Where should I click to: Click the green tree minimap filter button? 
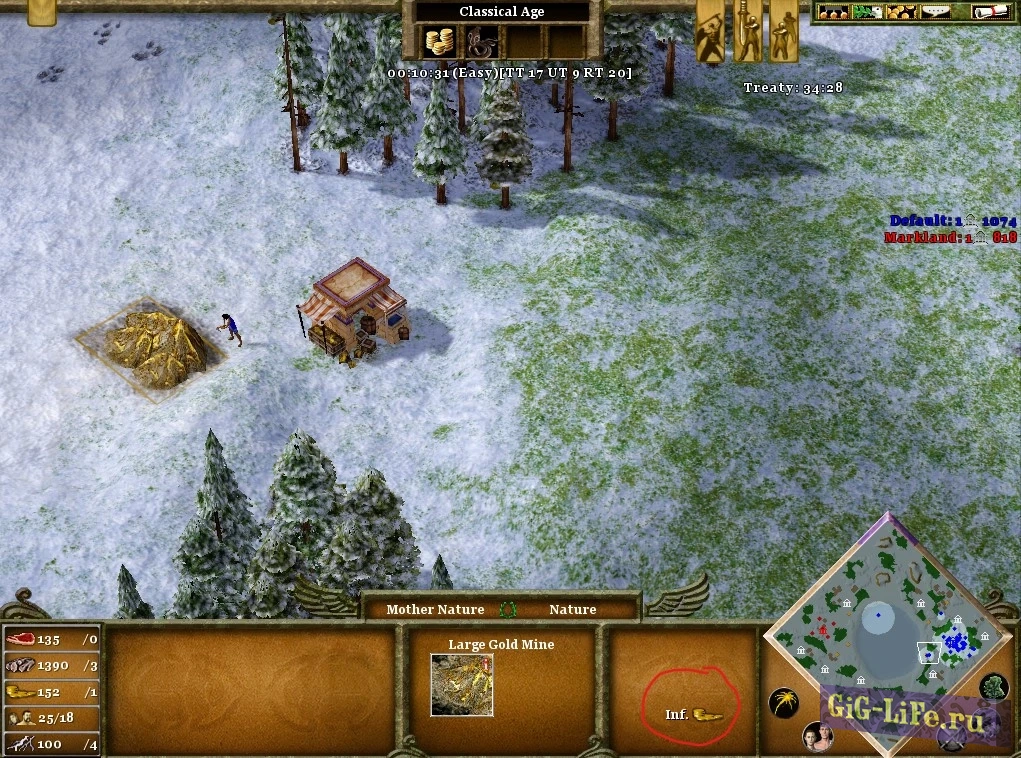point(993,687)
